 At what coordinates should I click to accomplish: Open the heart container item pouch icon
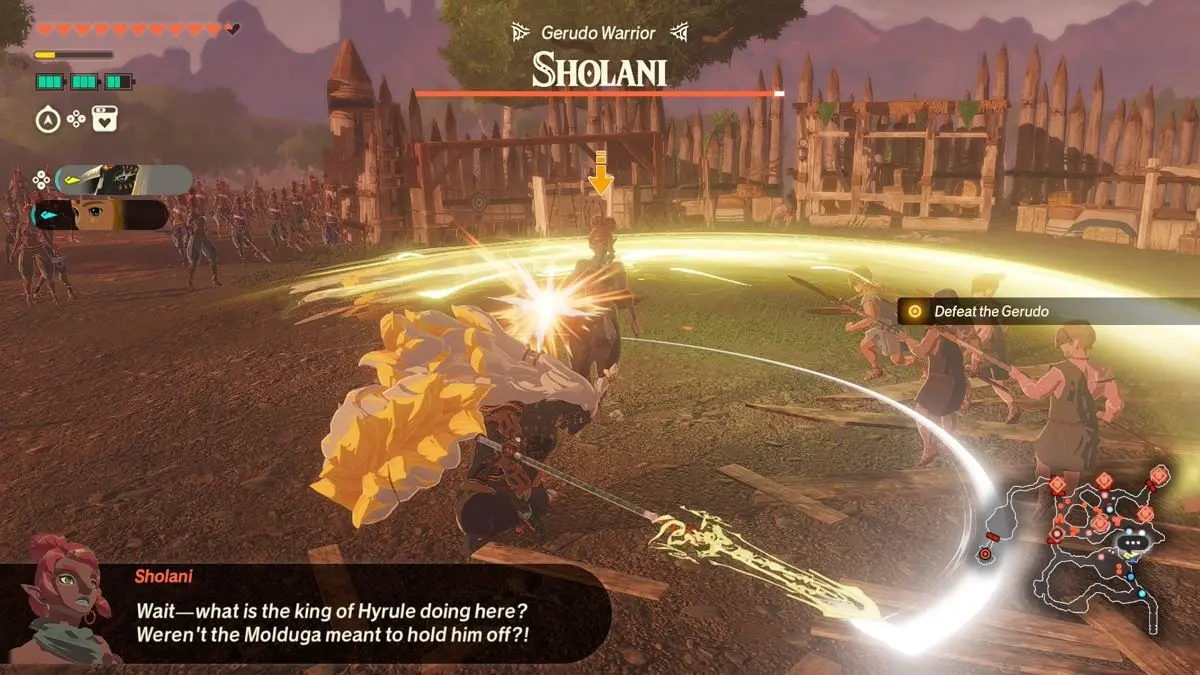pyautogui.click(x=105, y=121)
